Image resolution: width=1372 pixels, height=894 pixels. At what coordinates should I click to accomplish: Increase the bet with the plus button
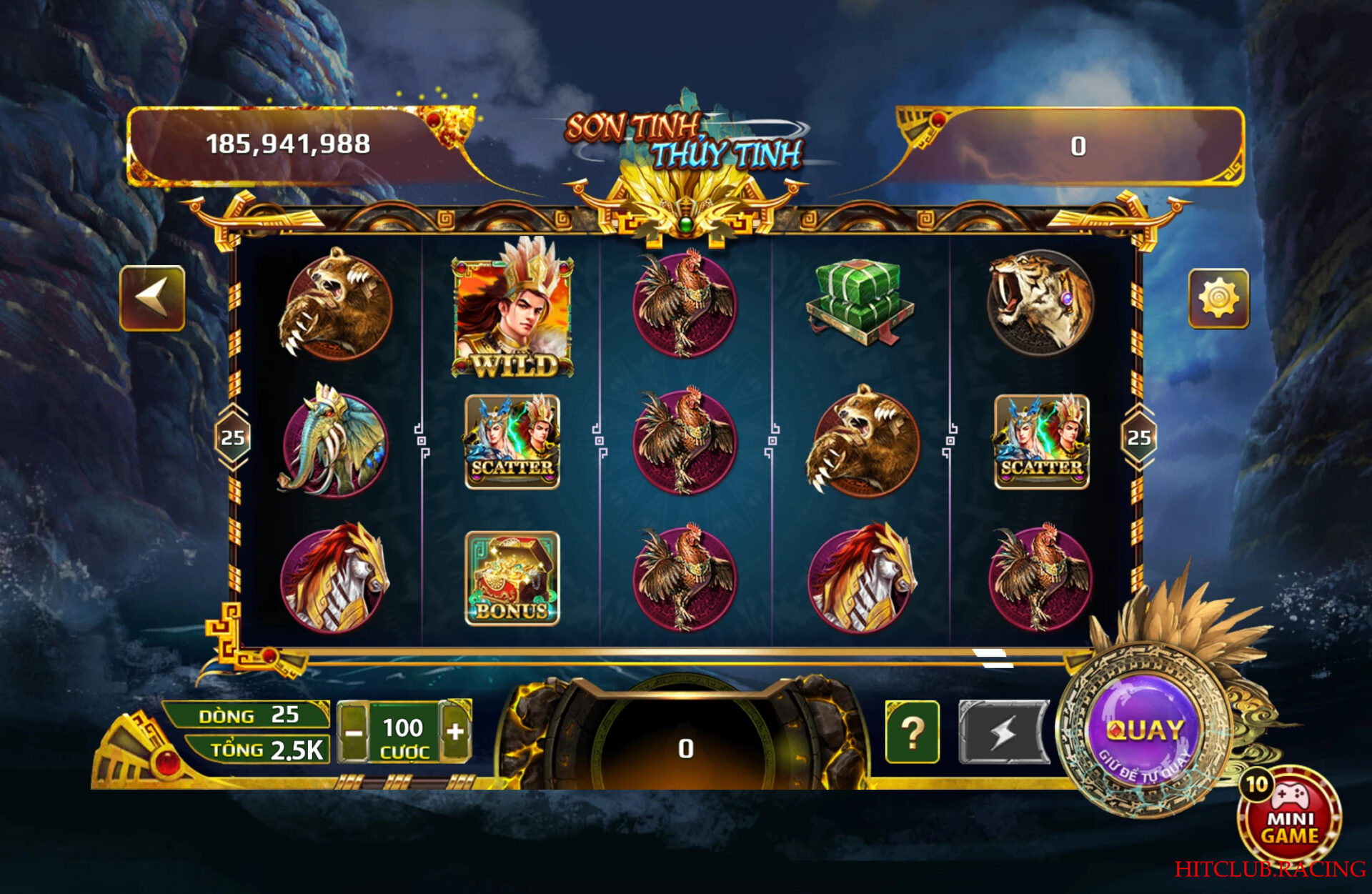click(455, 731)
